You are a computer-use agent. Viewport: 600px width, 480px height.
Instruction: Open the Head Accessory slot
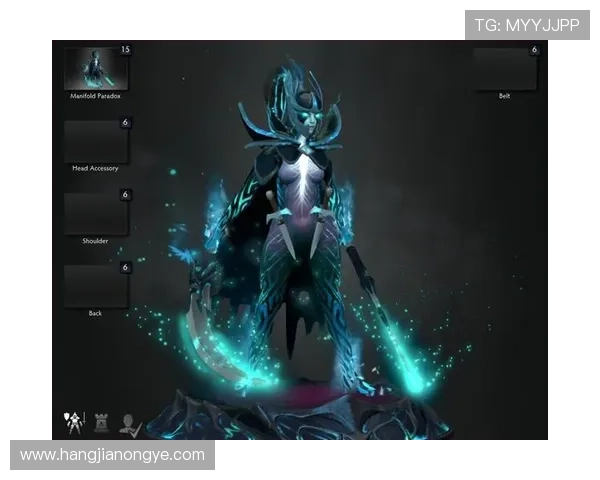tap(96, 141)
